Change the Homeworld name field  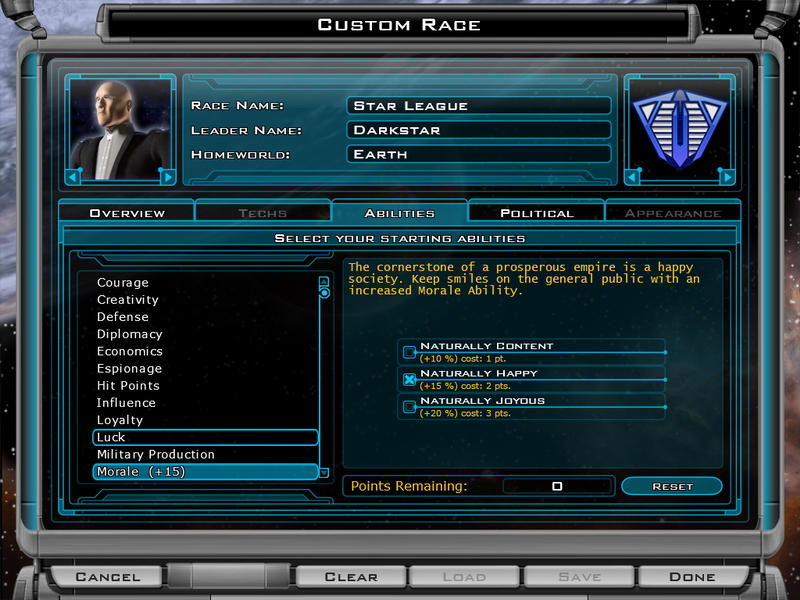click(x=479, y=155)
